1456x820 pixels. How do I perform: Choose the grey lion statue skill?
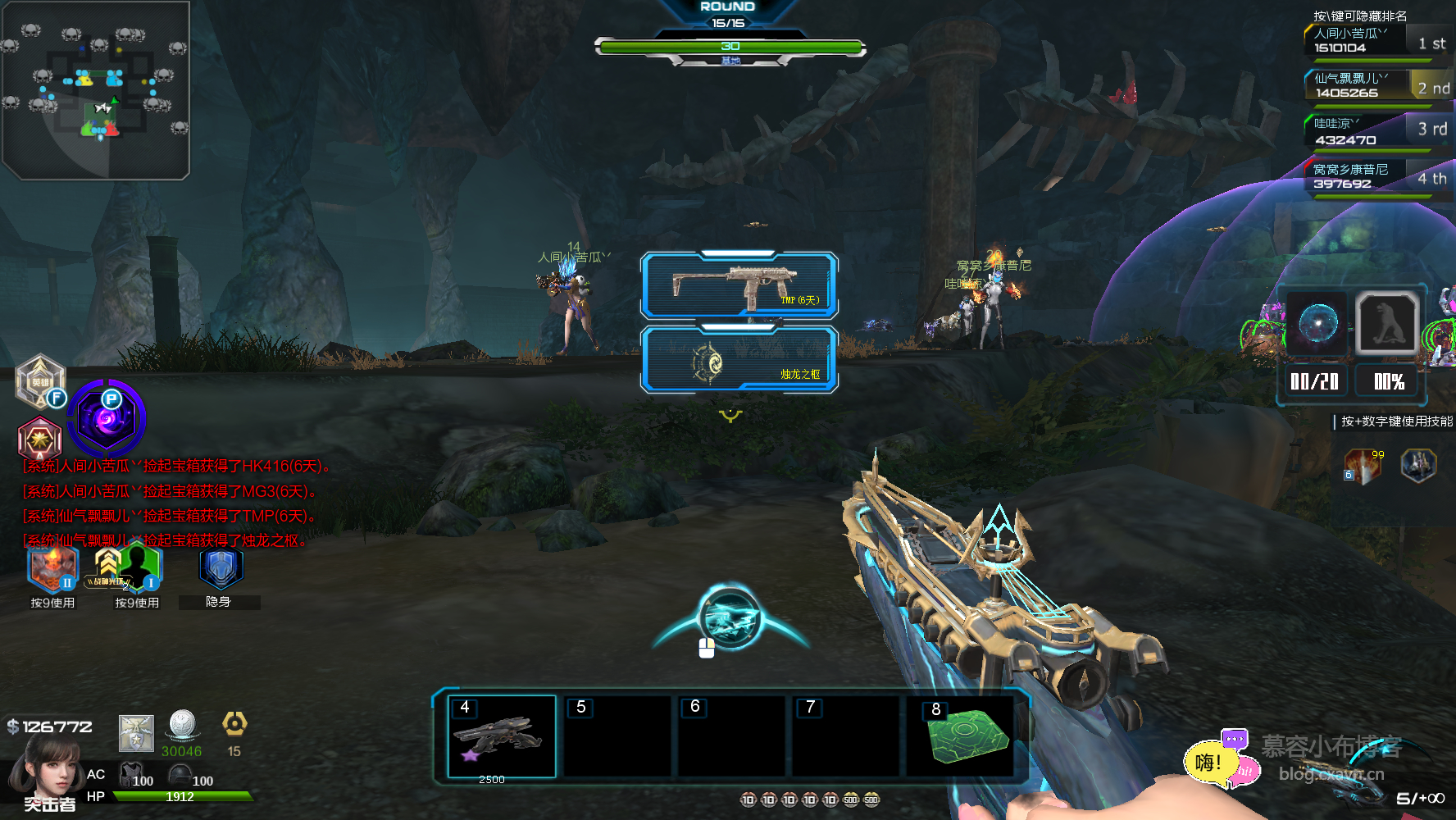tap(1387, 324)
